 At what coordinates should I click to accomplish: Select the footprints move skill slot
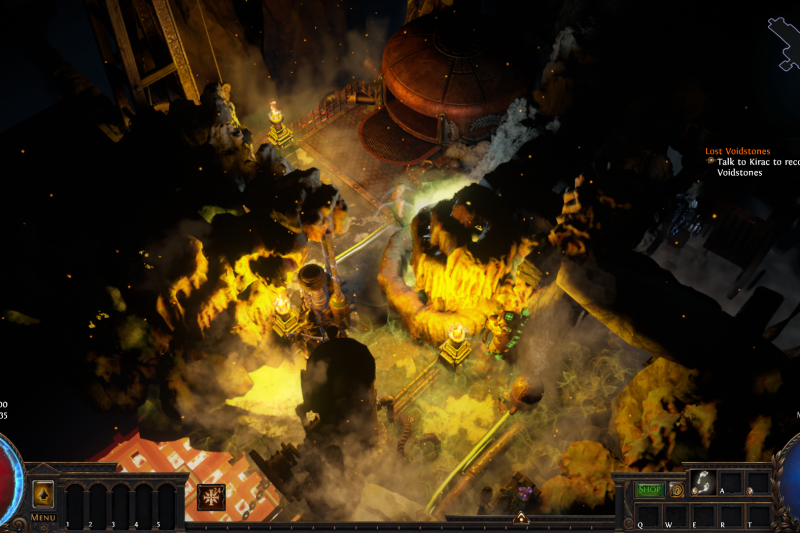pyautogui.click(x=703, y=482)
